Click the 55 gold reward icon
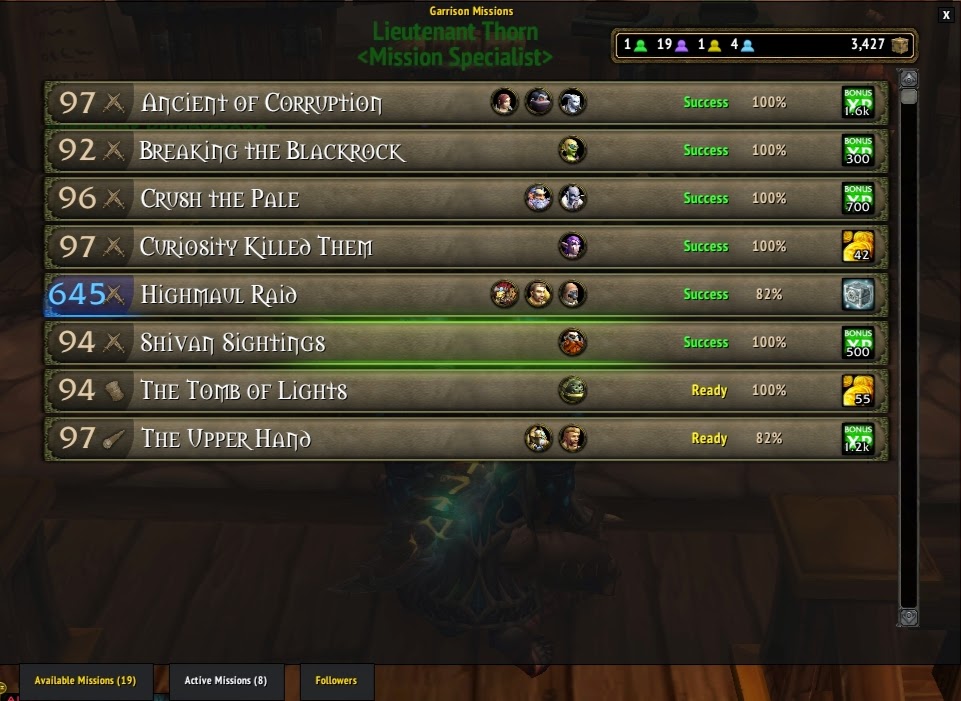 858,391
